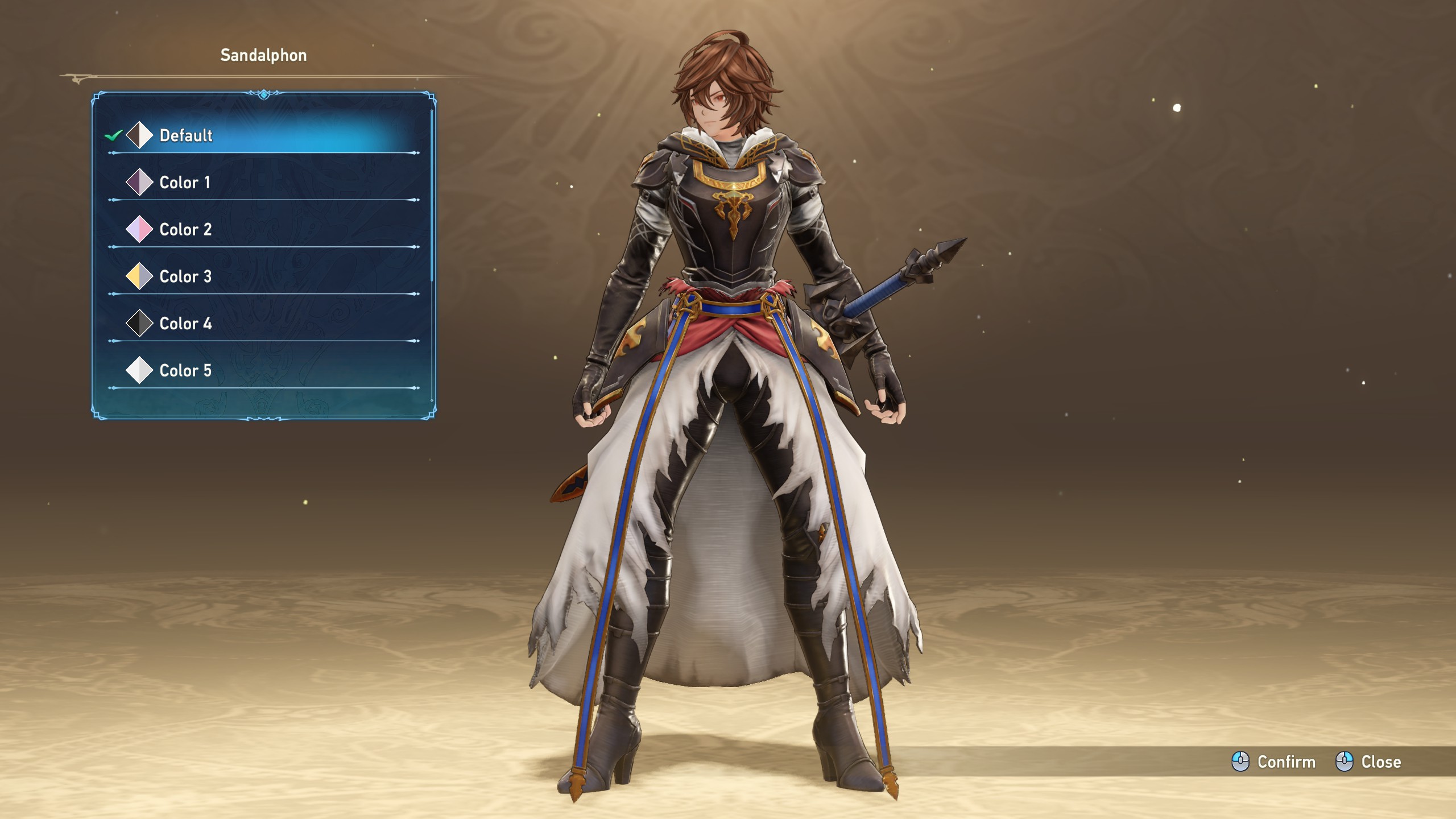Select Color 5 white palette entry
The image size is (1456, 819).
185,371
